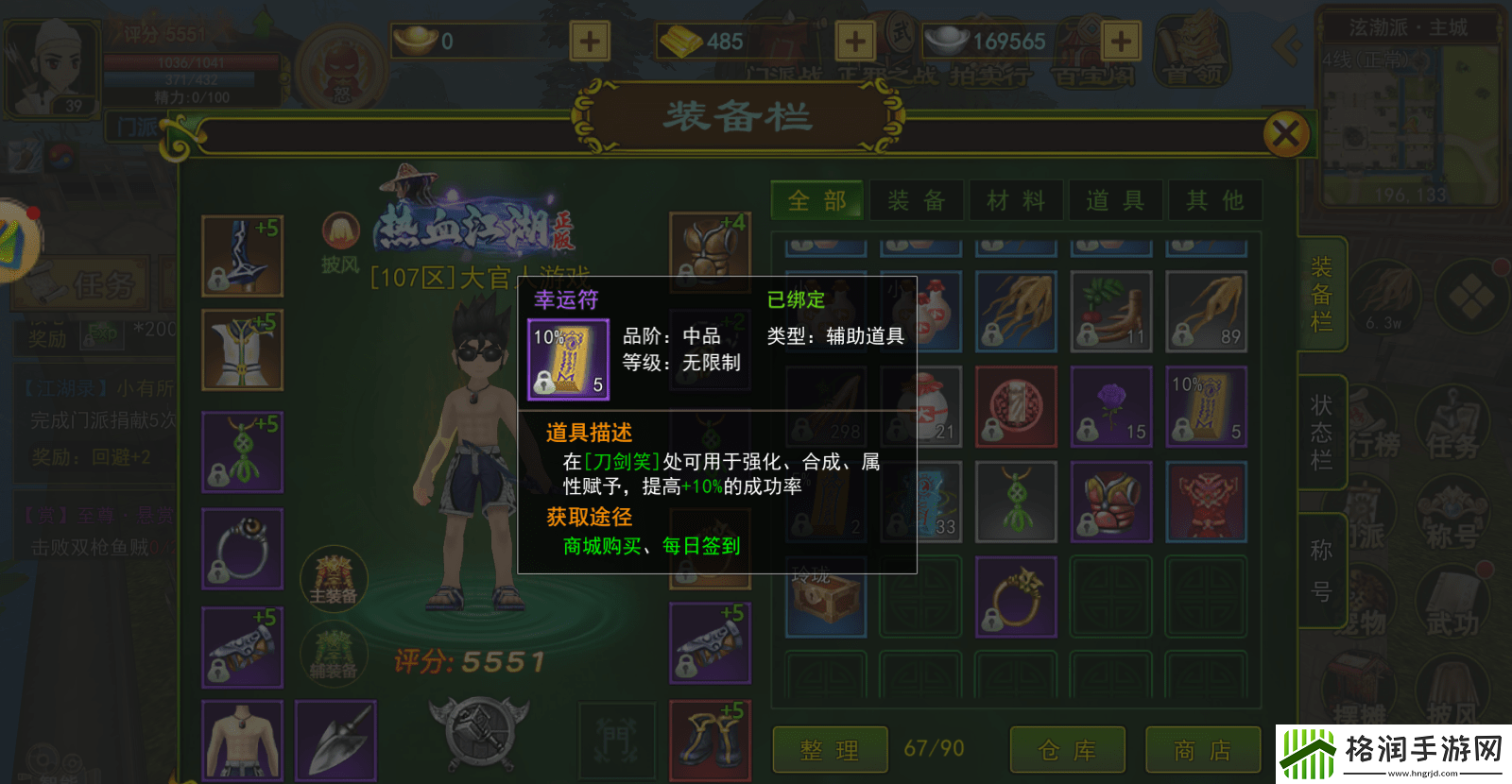
Task: Open the 道具 items tab
Action: tap(1116, 199)
